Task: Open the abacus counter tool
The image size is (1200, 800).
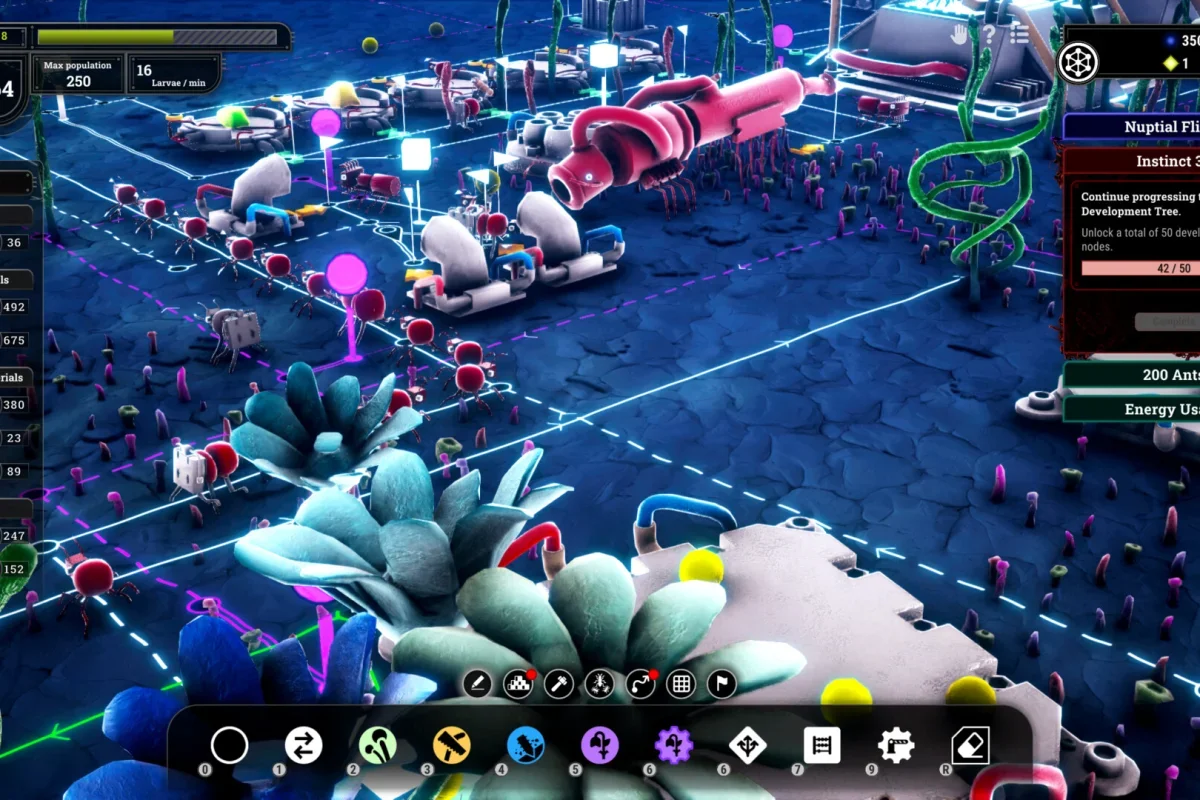Action: point(822,745)
